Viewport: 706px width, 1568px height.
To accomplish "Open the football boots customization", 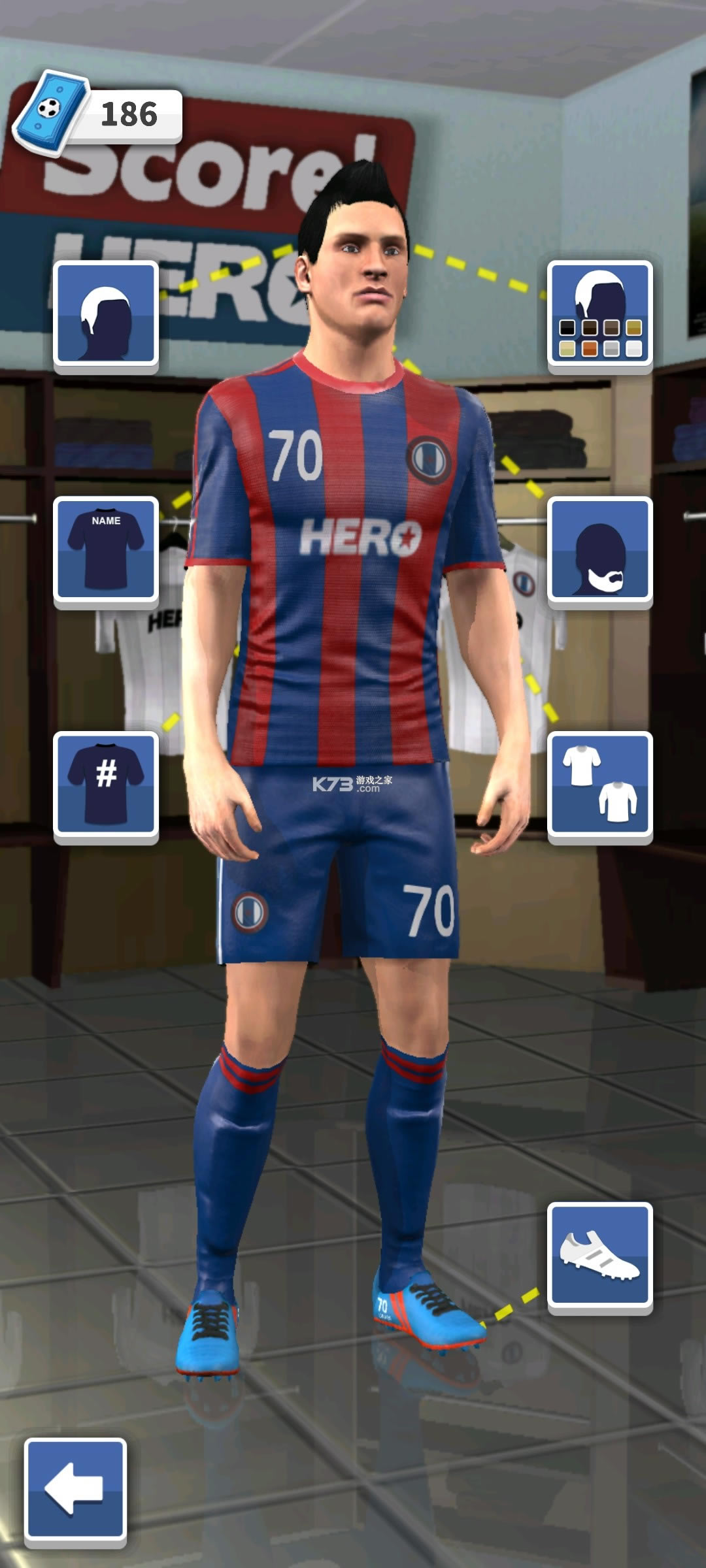I will tap(599, 1254).
